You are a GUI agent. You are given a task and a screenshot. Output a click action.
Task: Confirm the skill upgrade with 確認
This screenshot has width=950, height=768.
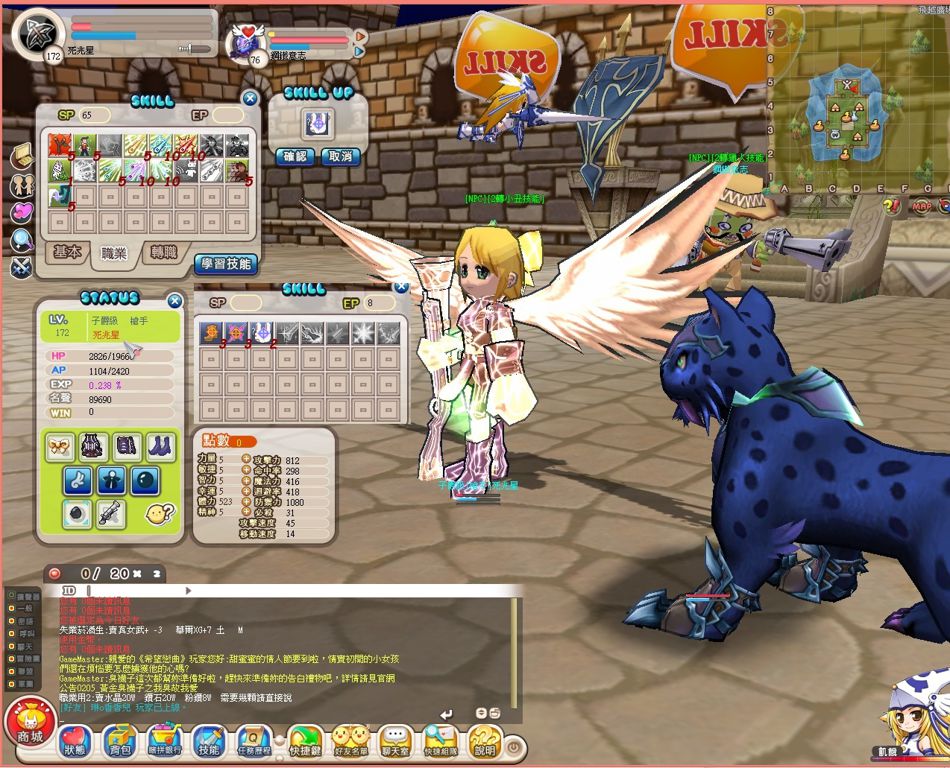295,157
